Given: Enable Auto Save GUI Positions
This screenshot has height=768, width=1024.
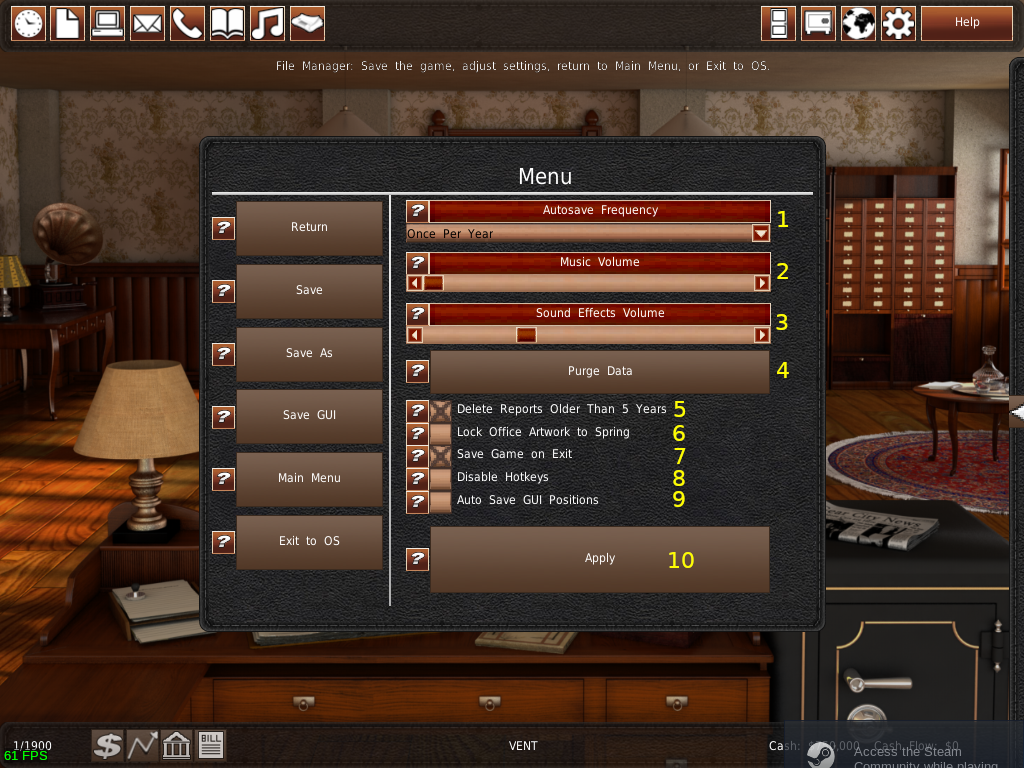Looking at the screenshot, I should [441, 501].
